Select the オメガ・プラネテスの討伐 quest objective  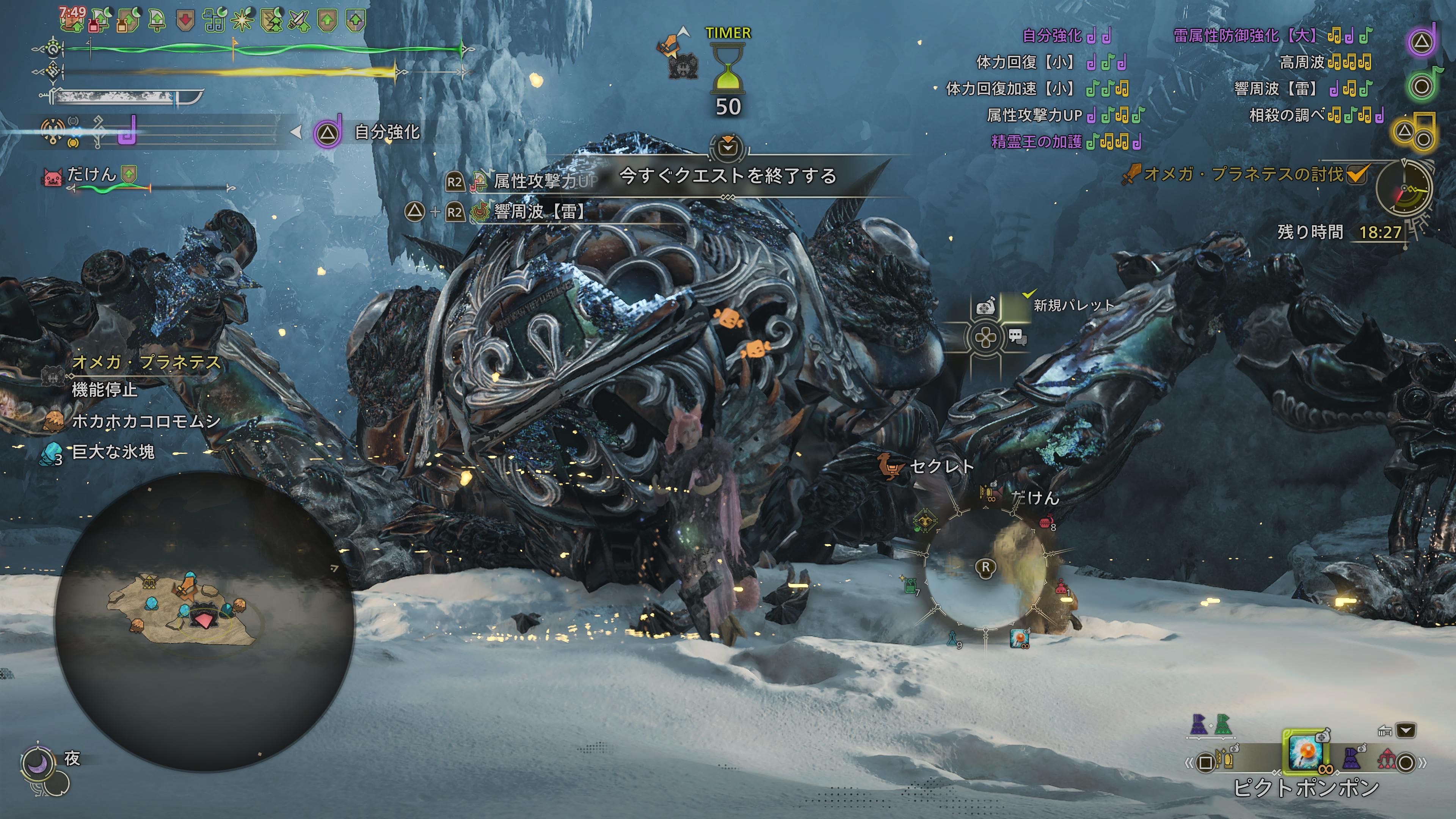[1243, 174]
